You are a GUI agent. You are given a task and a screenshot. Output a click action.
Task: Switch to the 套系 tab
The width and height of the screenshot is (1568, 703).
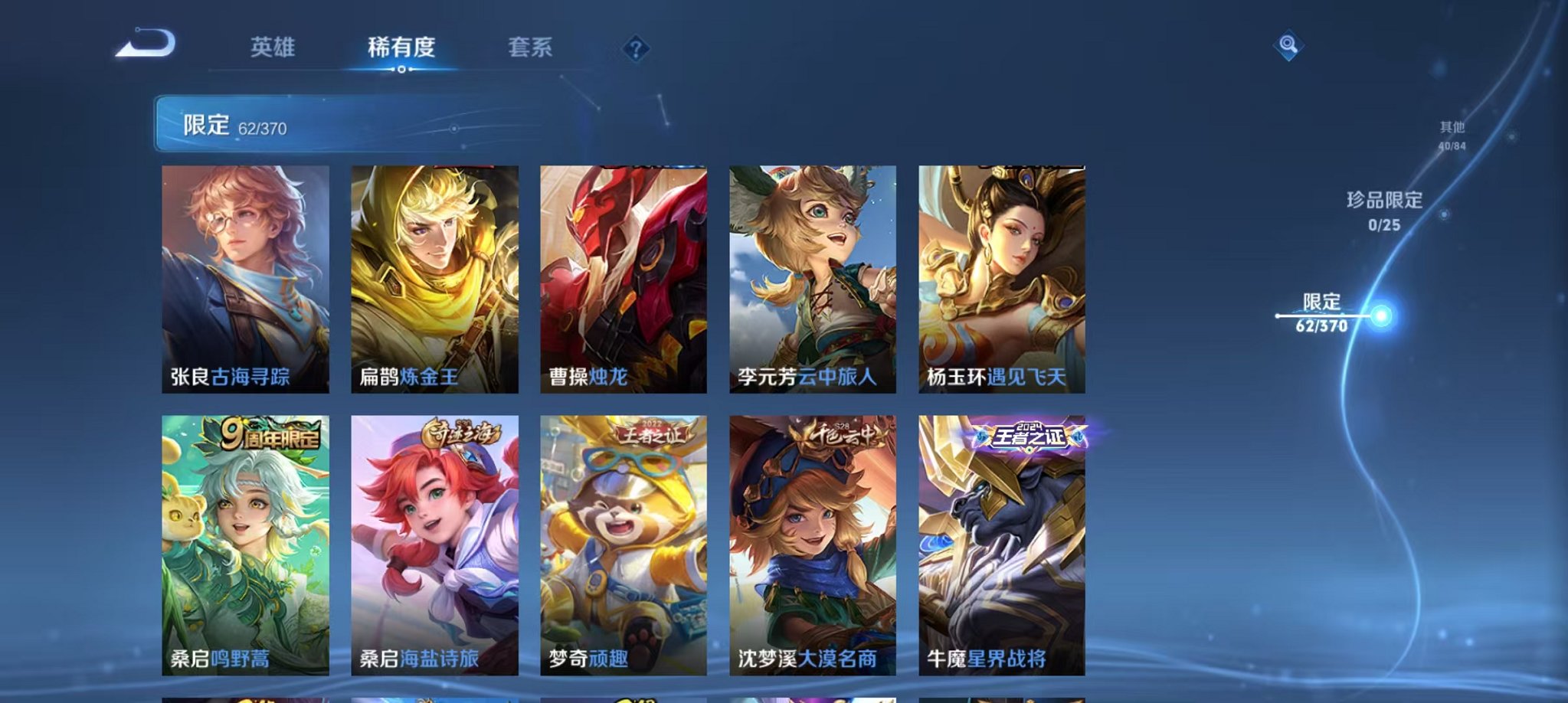pyautogui.click(x=531, y=47)
